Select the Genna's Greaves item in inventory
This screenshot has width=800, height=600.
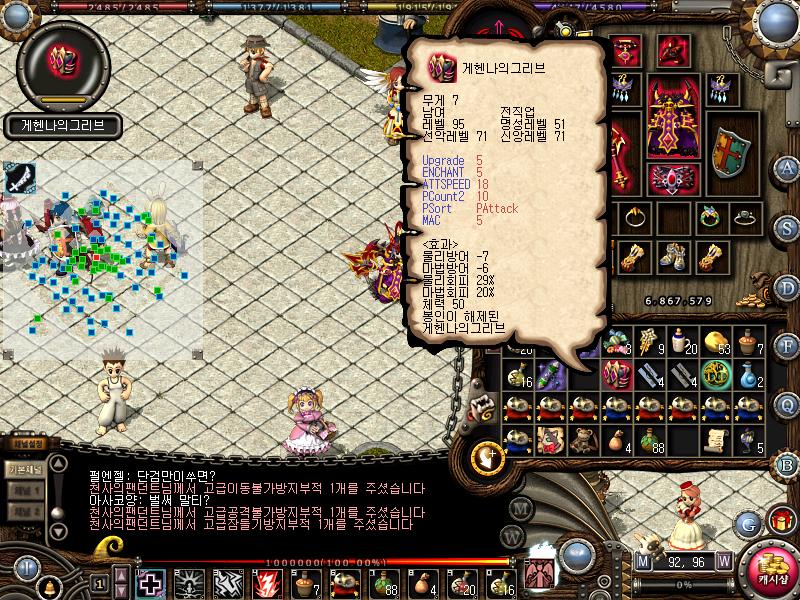(x=618, y=374)
